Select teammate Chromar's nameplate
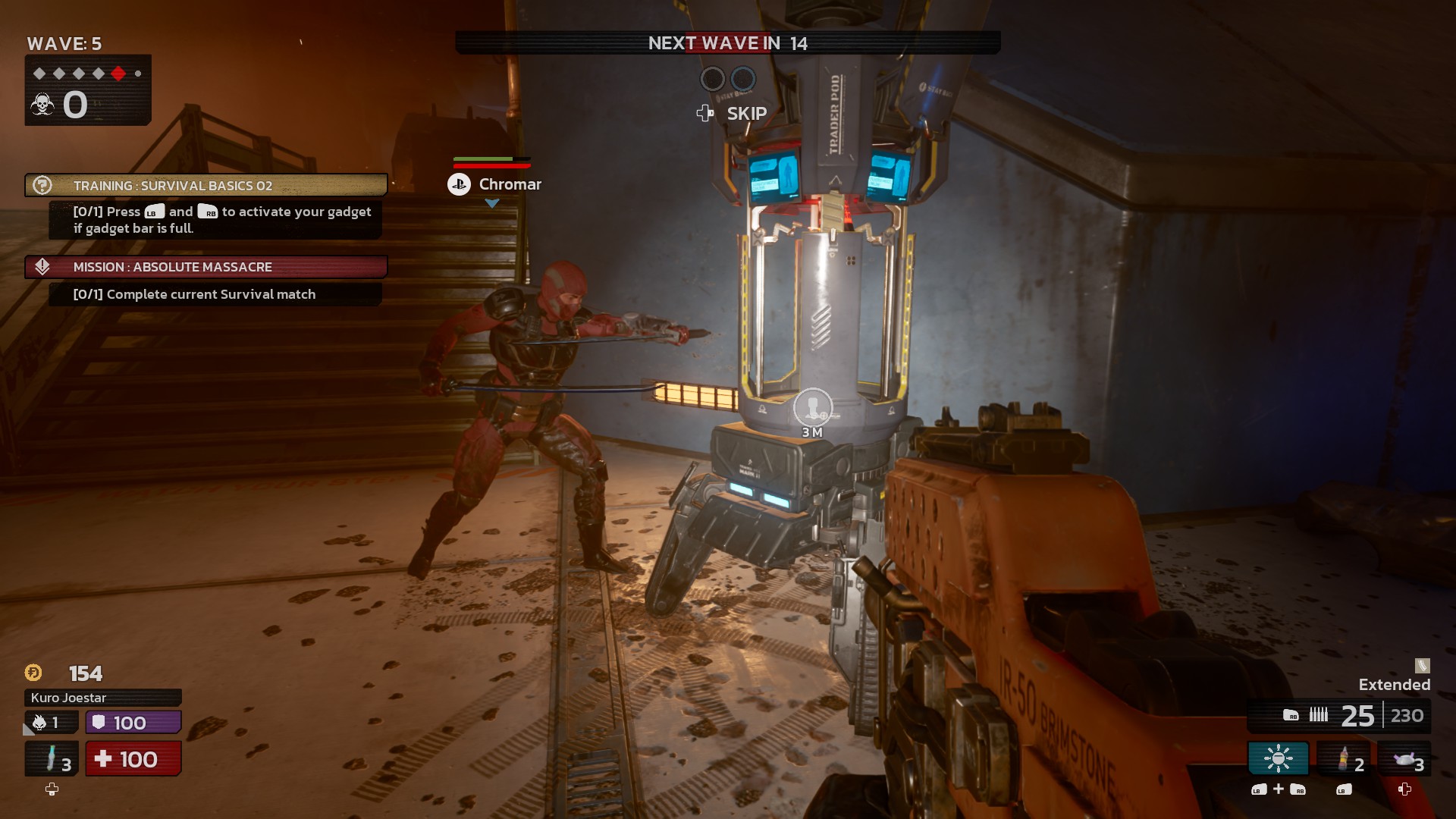The width and height of the screenshot is (1456, 819). (495, 184)
